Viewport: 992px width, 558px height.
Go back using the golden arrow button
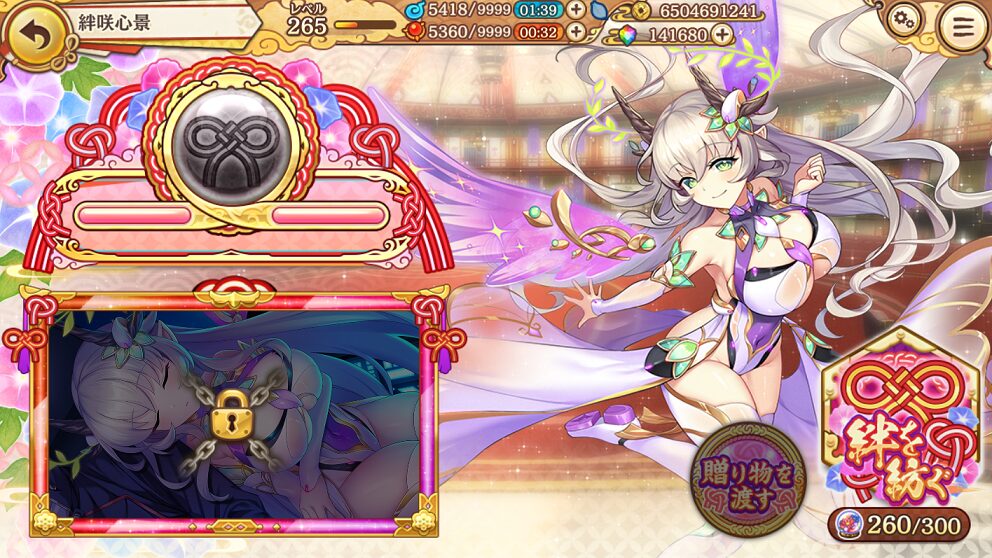tap(35, 34)
